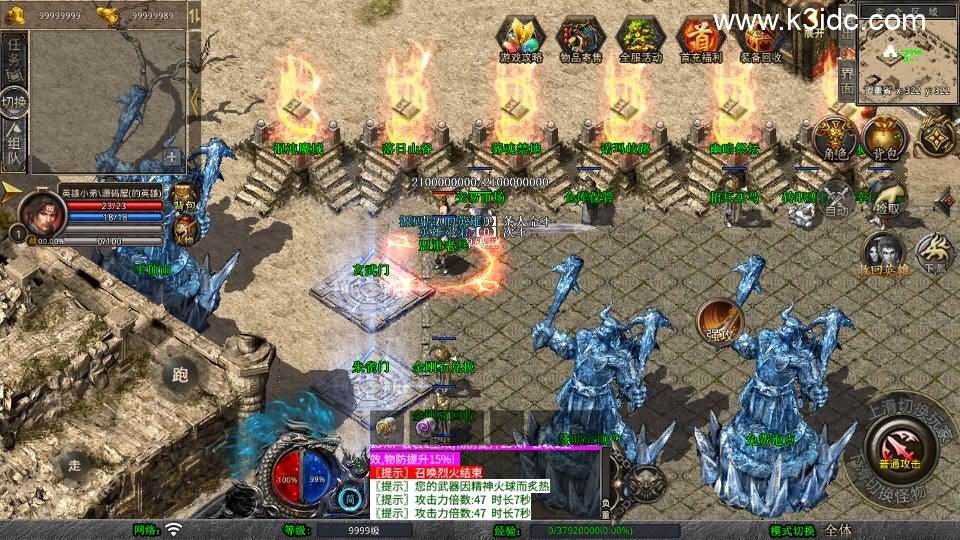
Task: Open the 物品寄售 consignment shop
Action: 581,38
